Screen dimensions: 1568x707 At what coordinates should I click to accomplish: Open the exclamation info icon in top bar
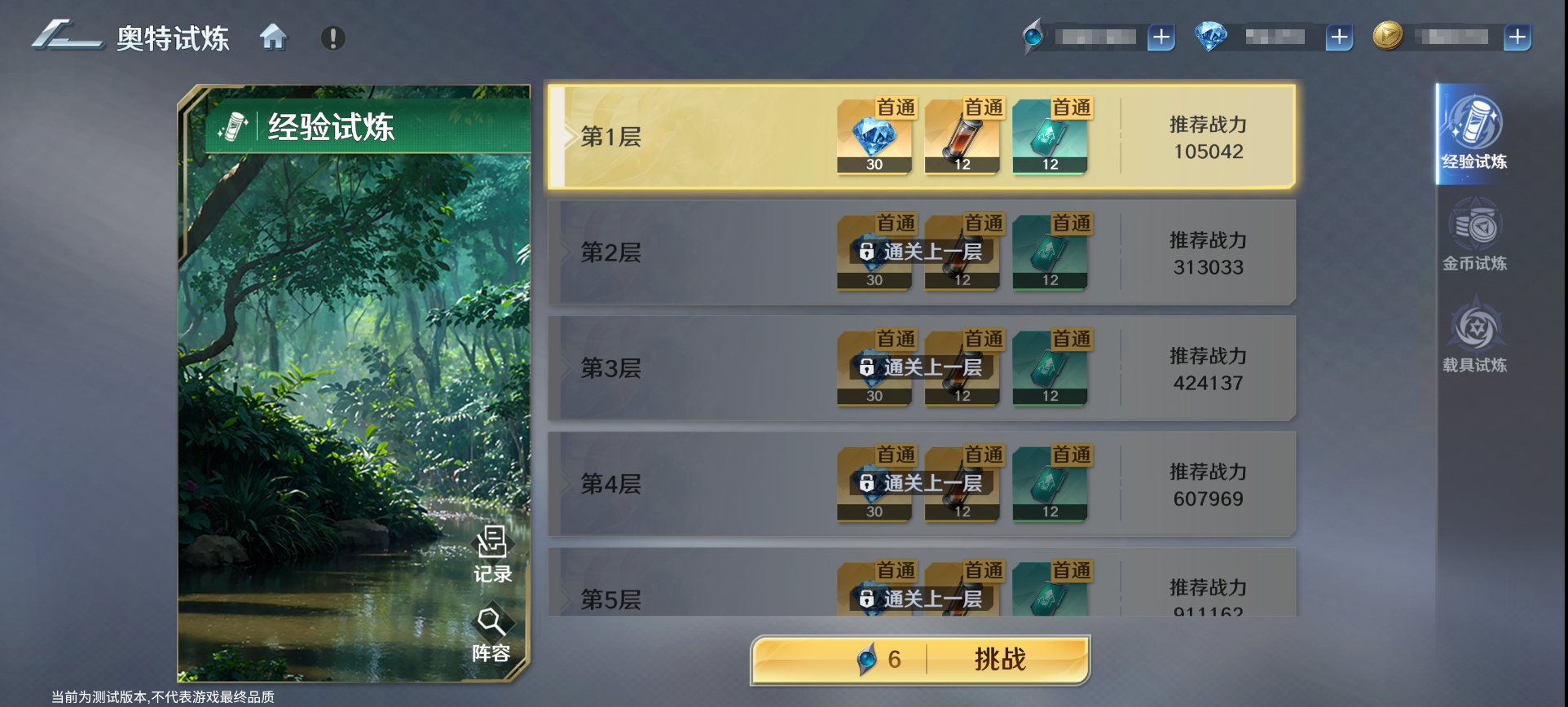click(x=332, y=37)
